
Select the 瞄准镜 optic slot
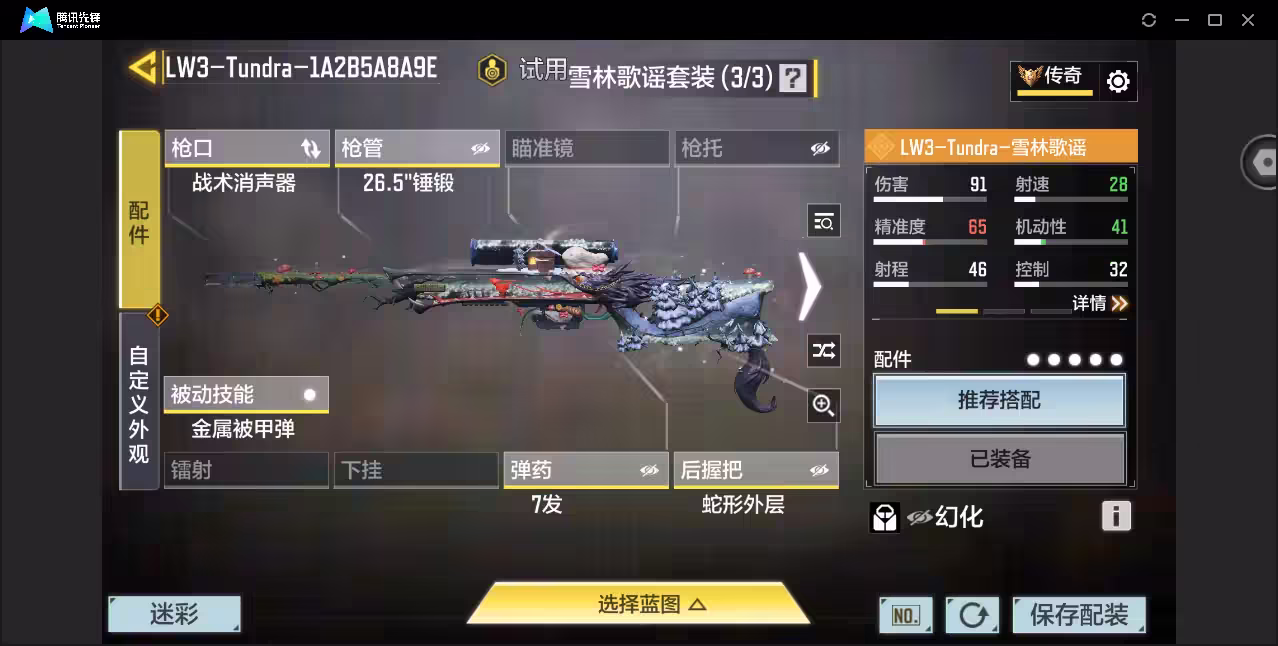pyautogui.click(x=586, y=149)
